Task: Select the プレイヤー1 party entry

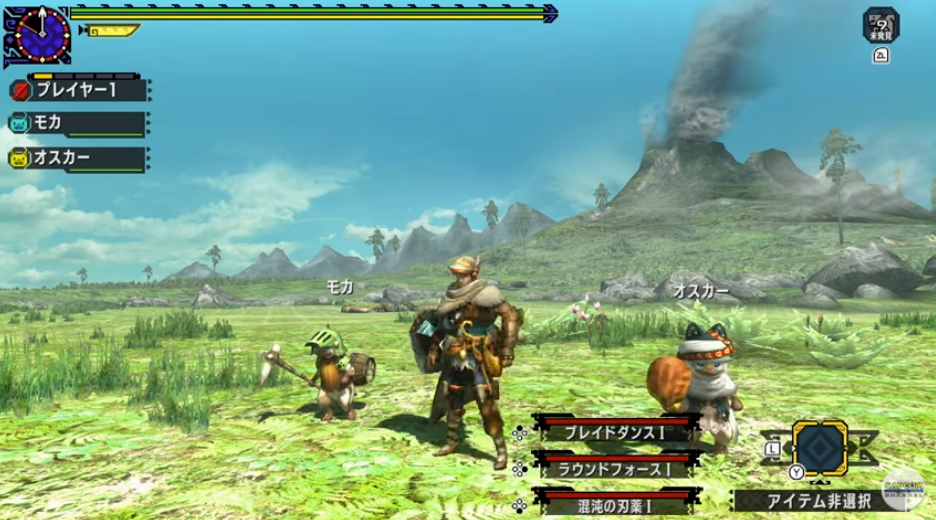Action: 78,90
